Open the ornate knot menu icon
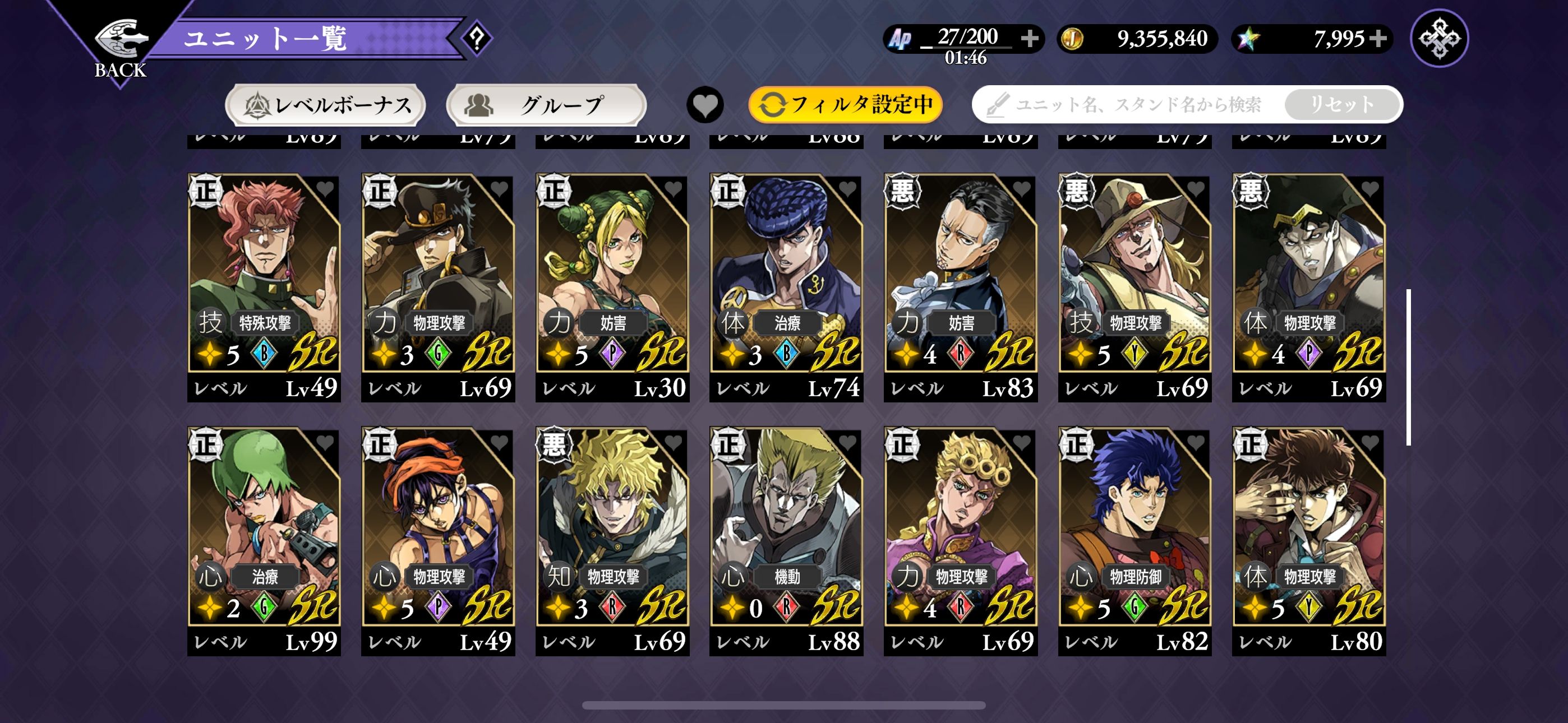 coord(1439,38)
